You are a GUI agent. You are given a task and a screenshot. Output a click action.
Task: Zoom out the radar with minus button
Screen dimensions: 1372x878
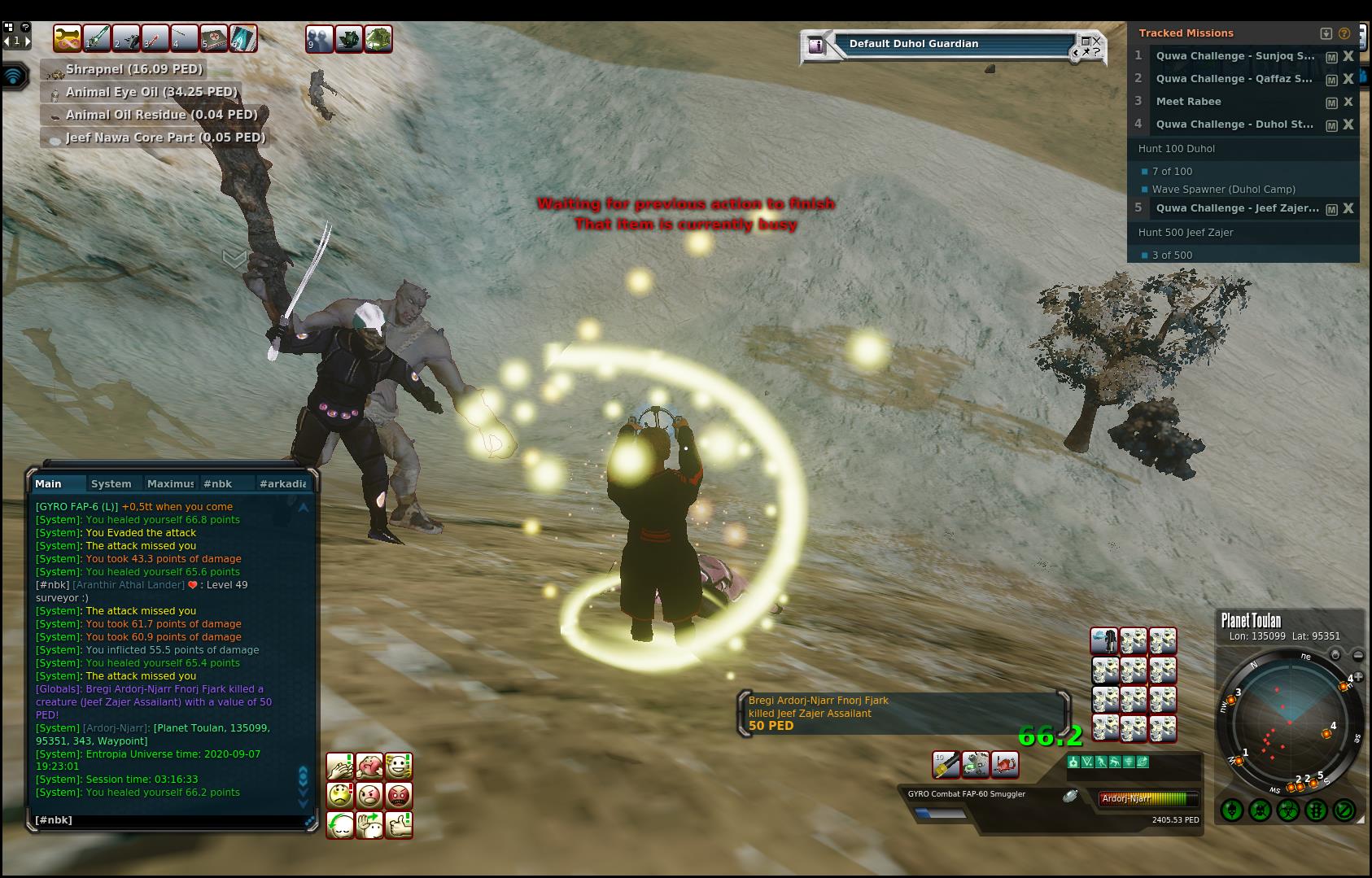1357,655
